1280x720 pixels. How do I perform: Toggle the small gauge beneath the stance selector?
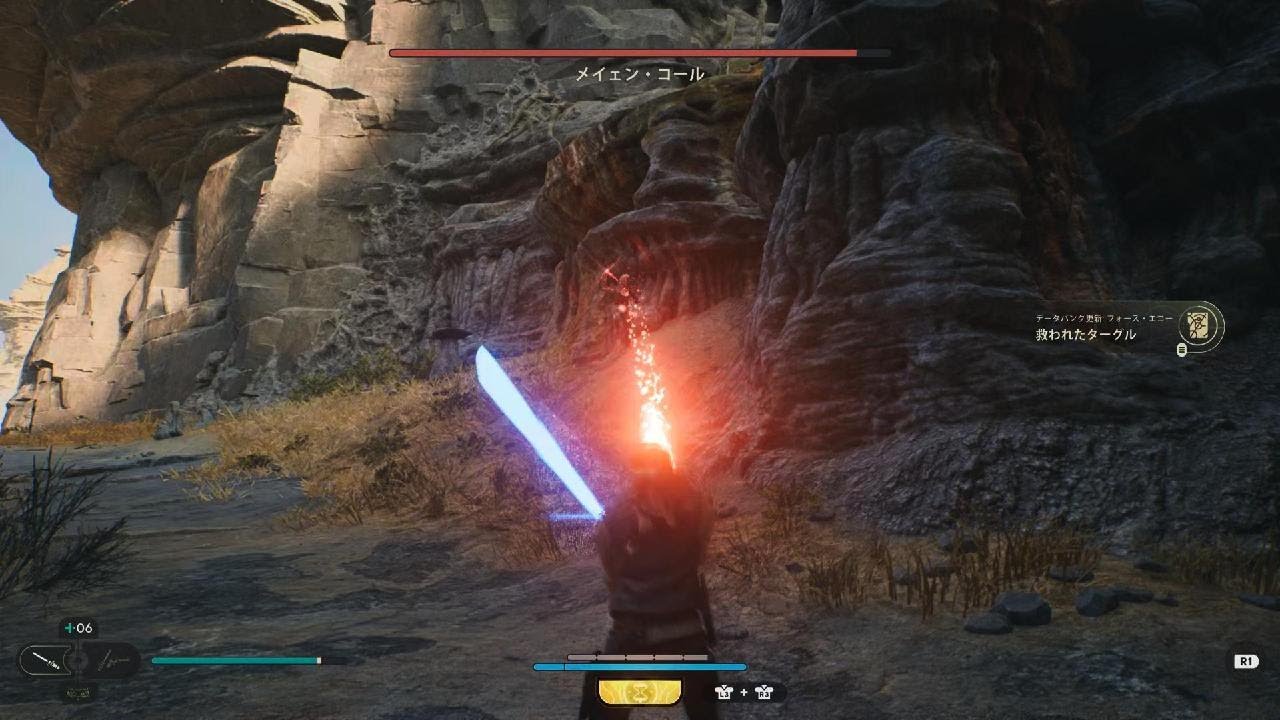pos(76,692)
